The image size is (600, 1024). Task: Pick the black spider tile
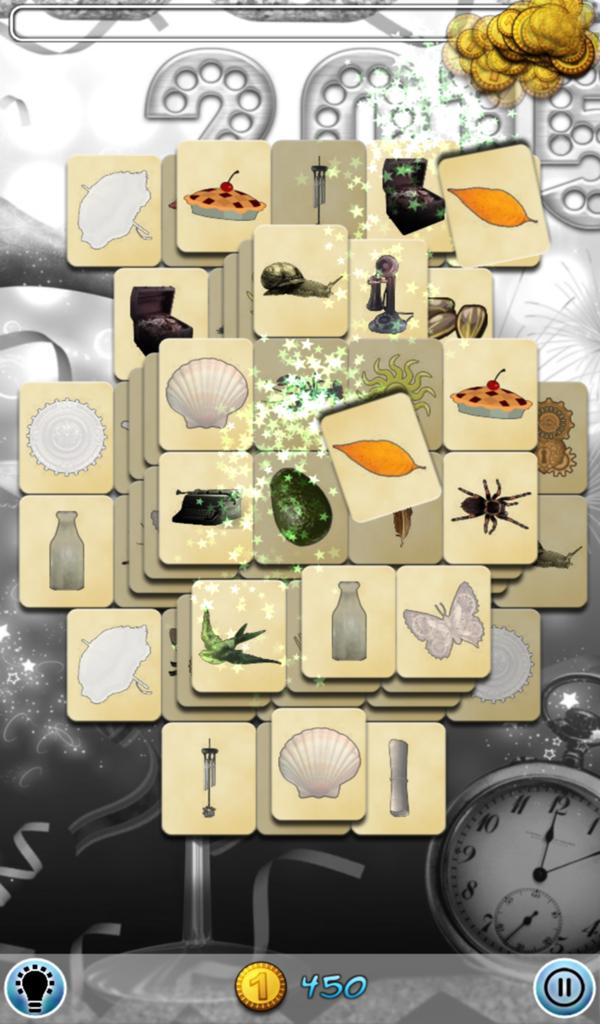point(490,506)
